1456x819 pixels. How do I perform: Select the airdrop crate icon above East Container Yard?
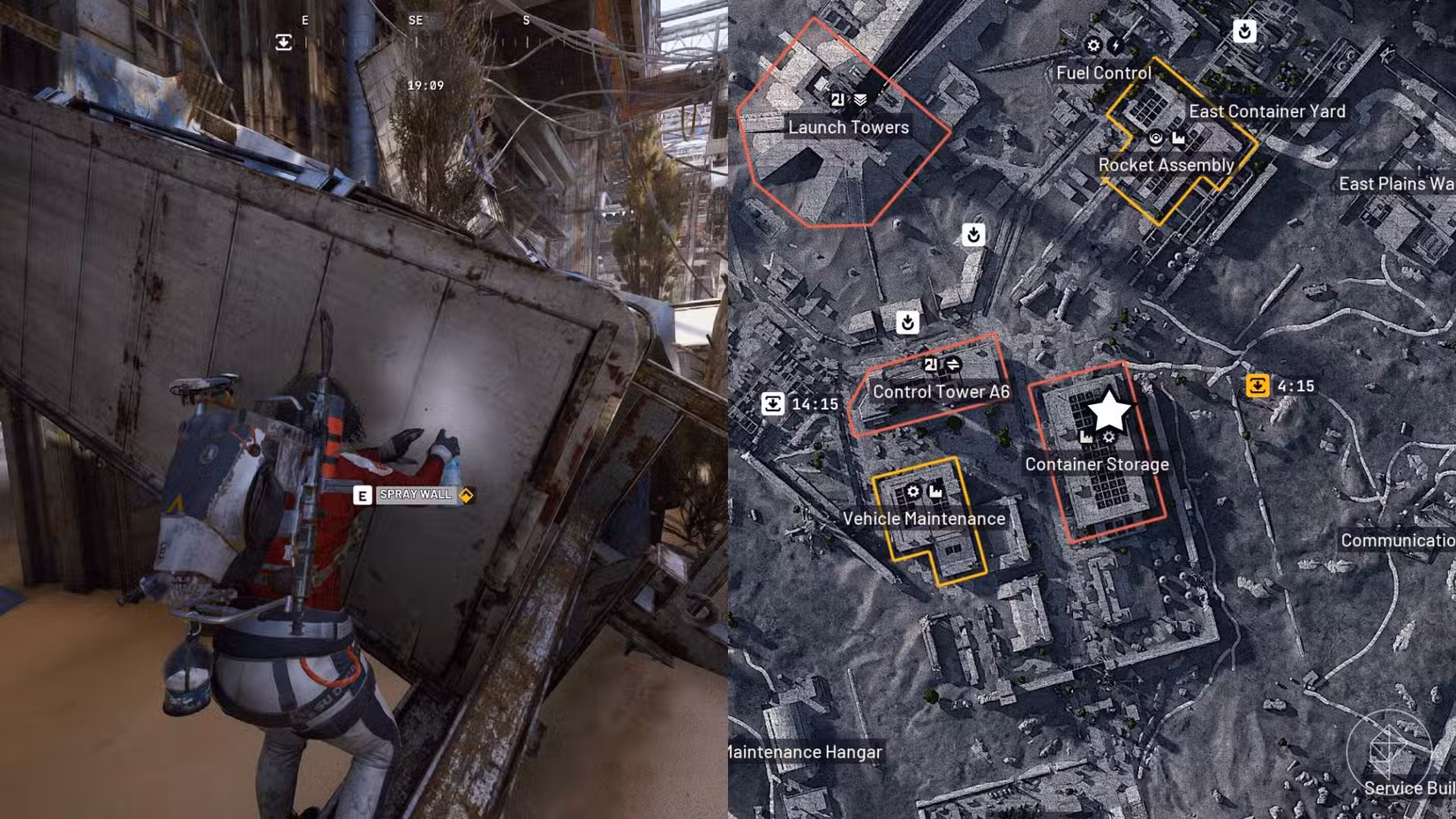(1244, 31)
